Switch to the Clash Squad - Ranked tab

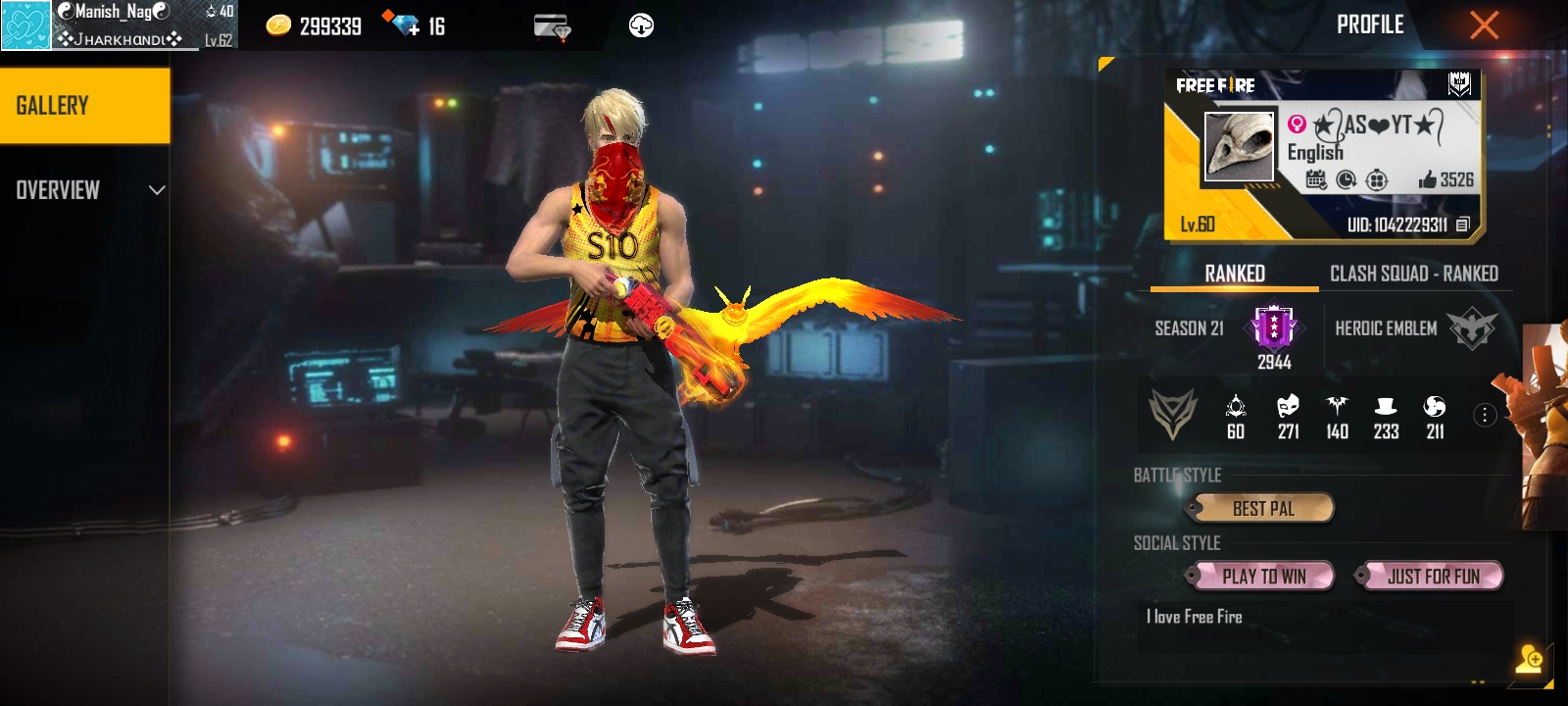pyautogui.click(x=1413, y=274)
